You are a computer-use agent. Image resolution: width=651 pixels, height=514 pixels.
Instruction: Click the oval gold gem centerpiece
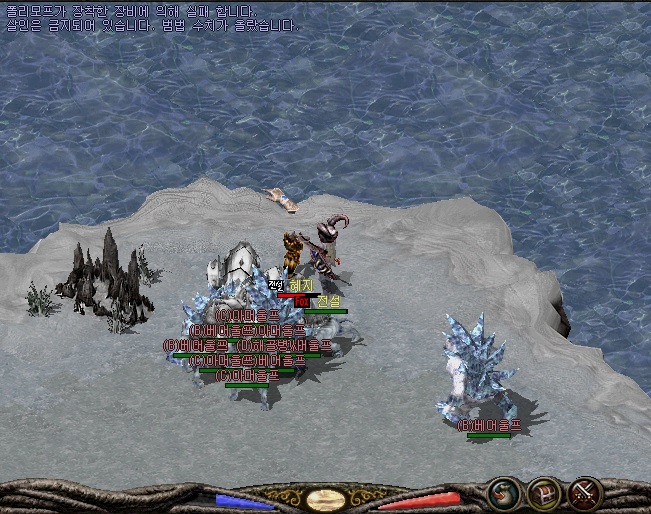click(326, 499)
